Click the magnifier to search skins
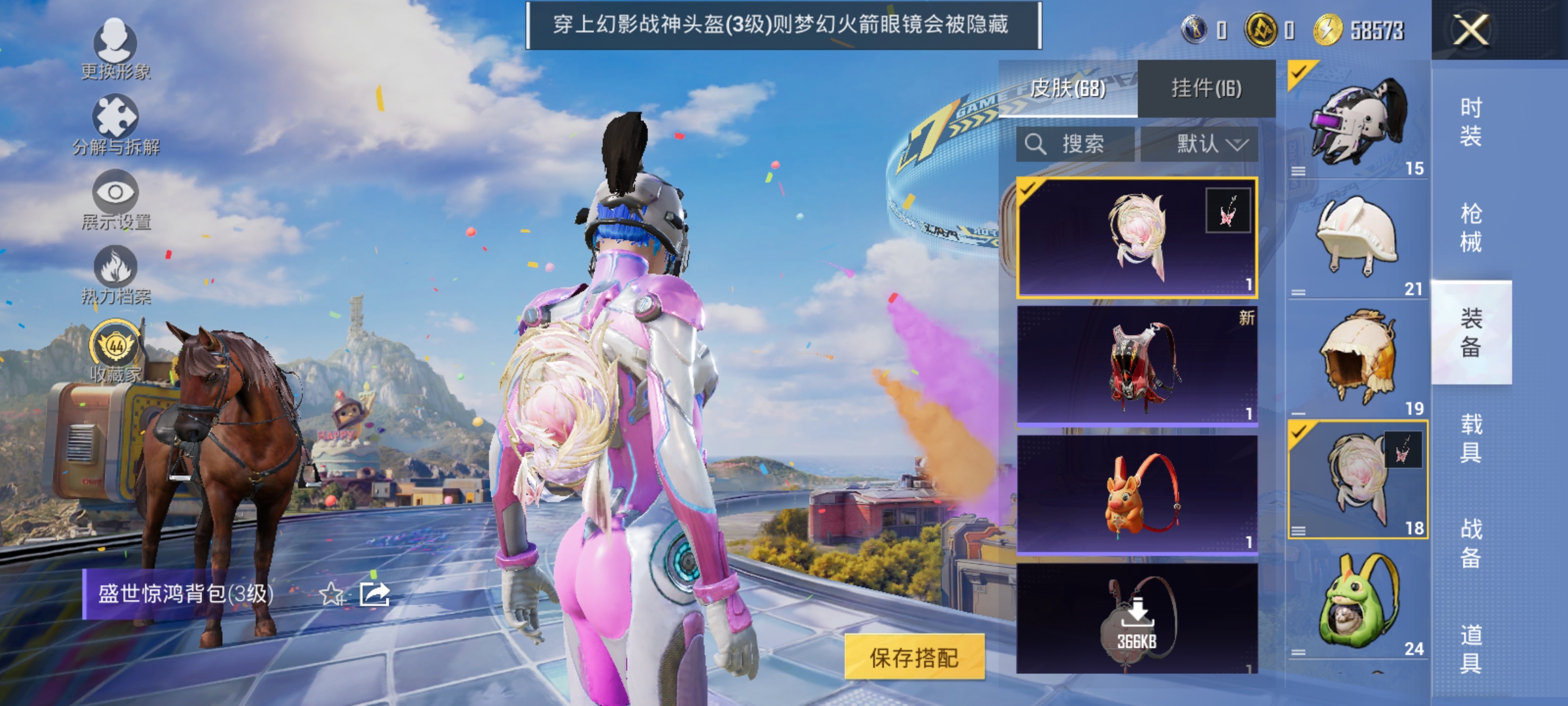Screen dimensions: 1568x706 pos(1036,145)
